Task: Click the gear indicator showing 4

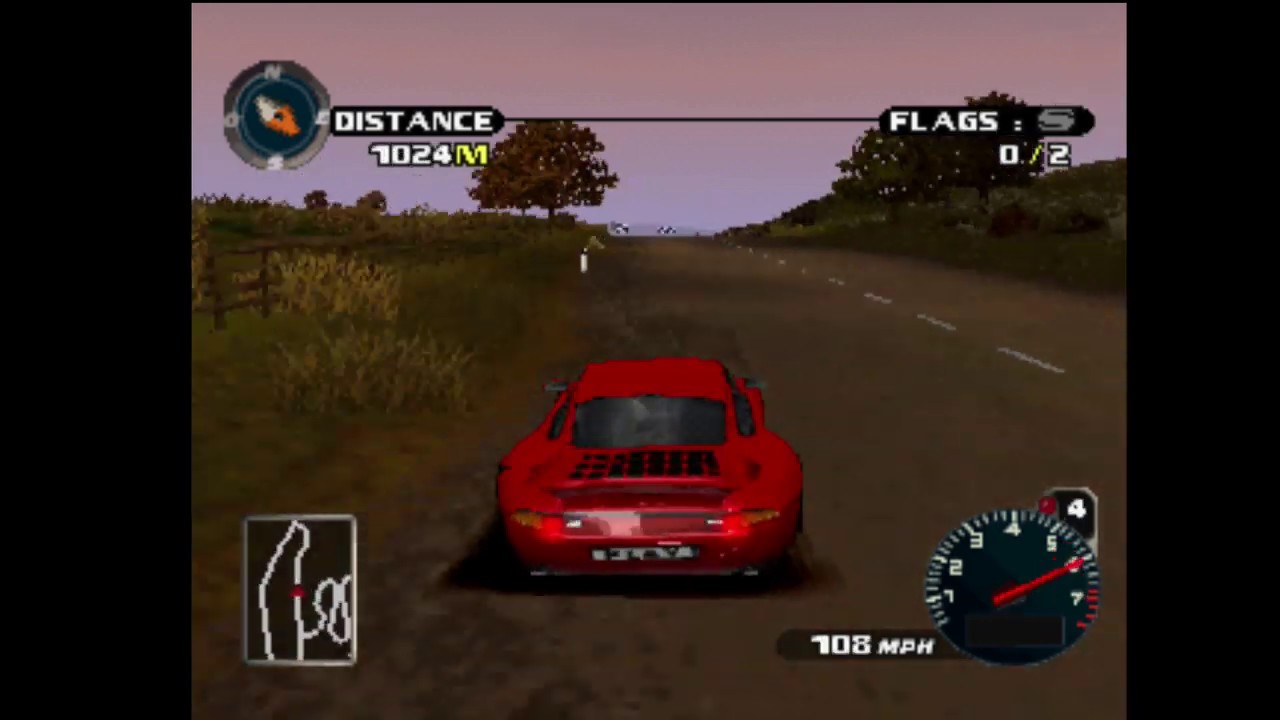Action: click(1077, 510)
